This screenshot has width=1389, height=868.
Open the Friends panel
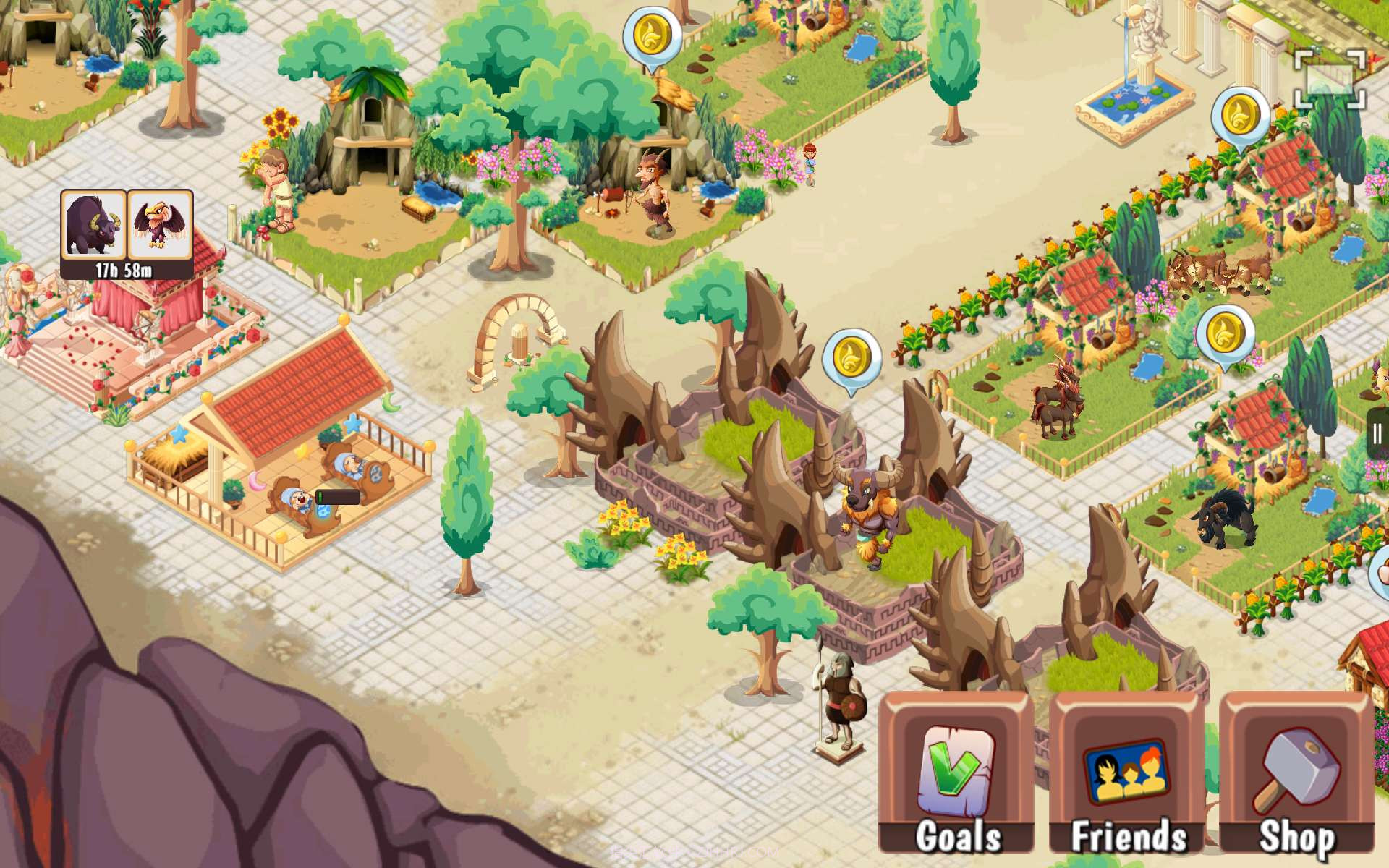[1127, 774]
